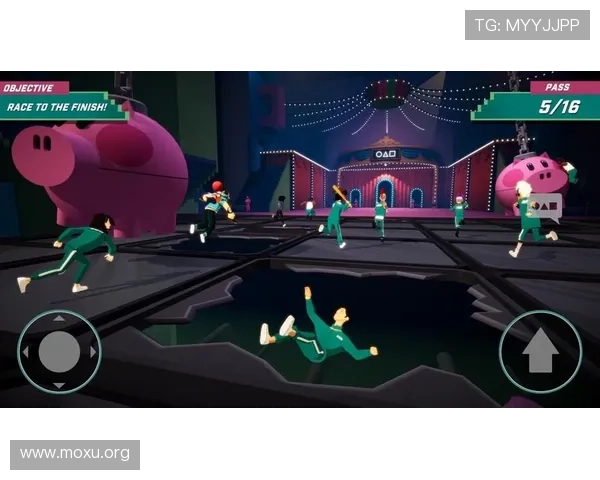Open the speech bubble emote chat

click(x=545, y=206)
